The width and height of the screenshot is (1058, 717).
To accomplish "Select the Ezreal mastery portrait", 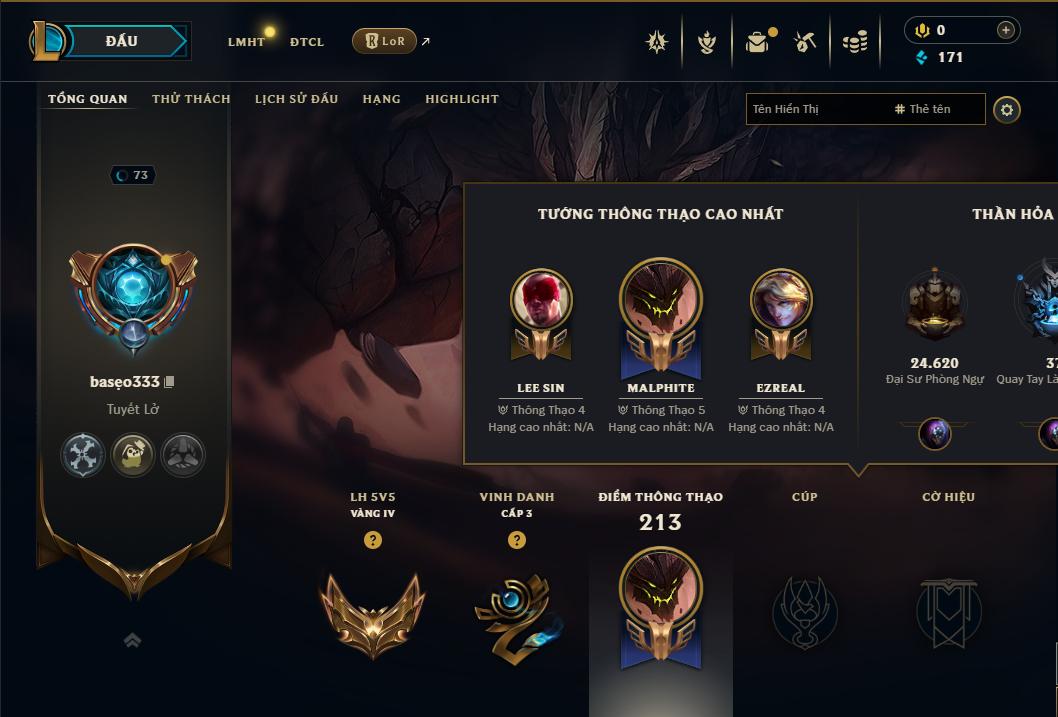I will coord(781,300).
